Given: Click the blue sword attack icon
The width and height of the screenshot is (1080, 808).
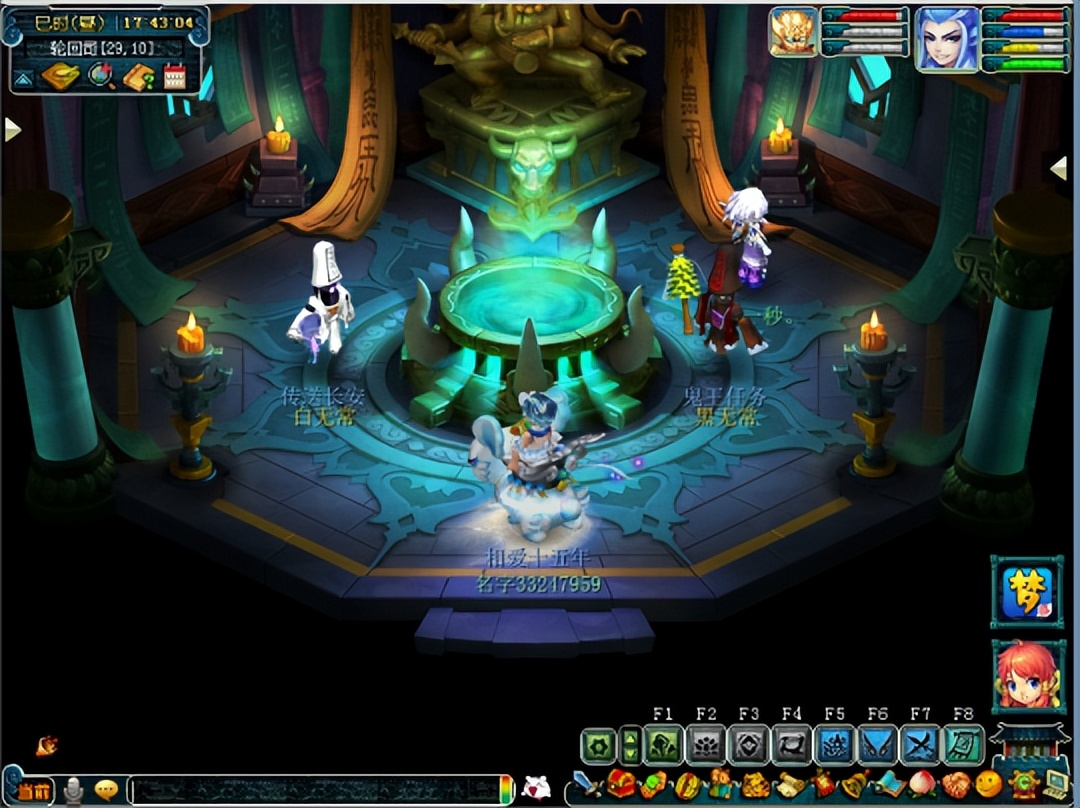Looking at the screenshot, I should 585,783.
